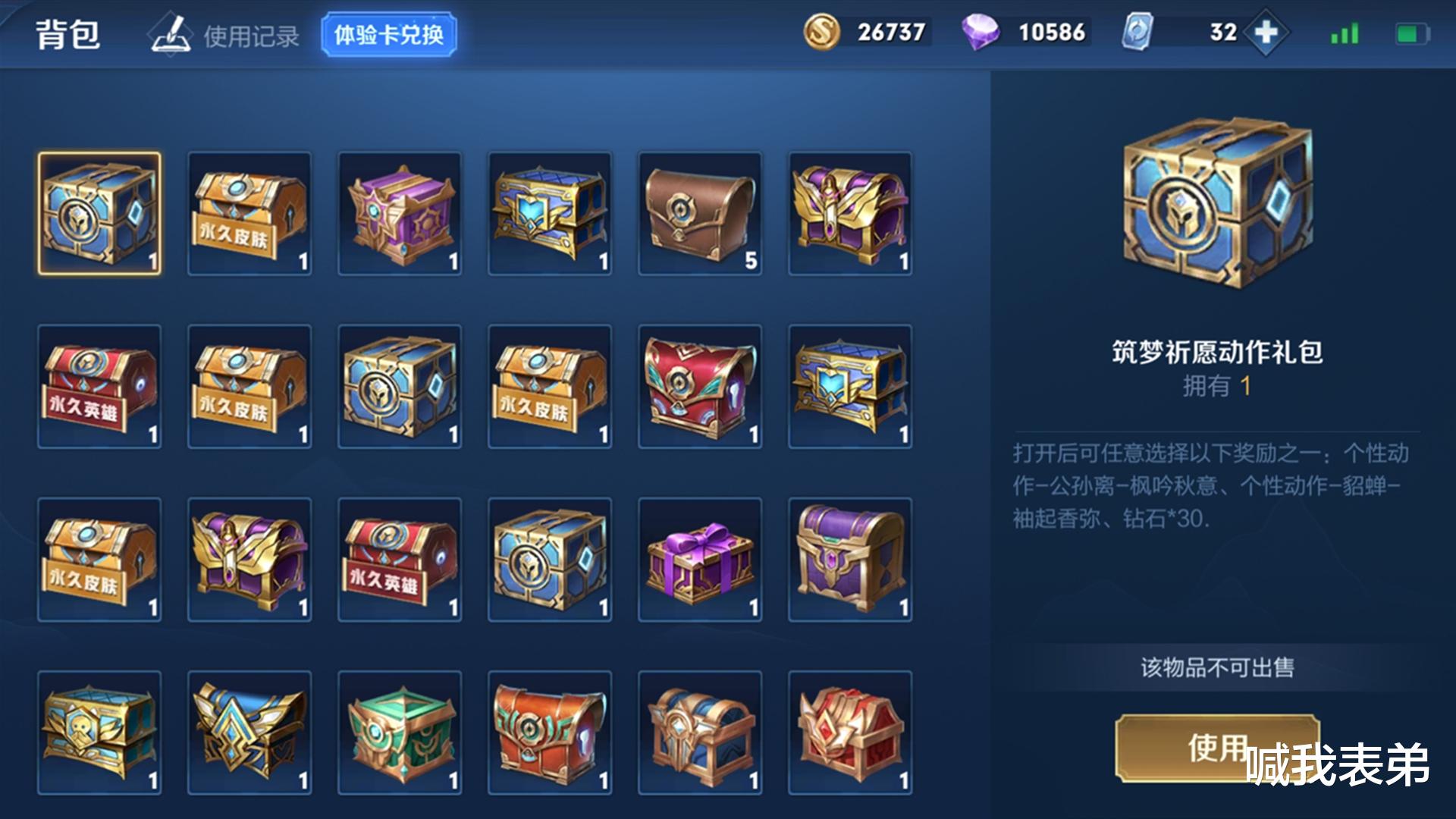Click the green emerald cube chest
Image resolution: width=1456 pixels, height=819 pixels.
pyautogui.click(x=400, y=732)
